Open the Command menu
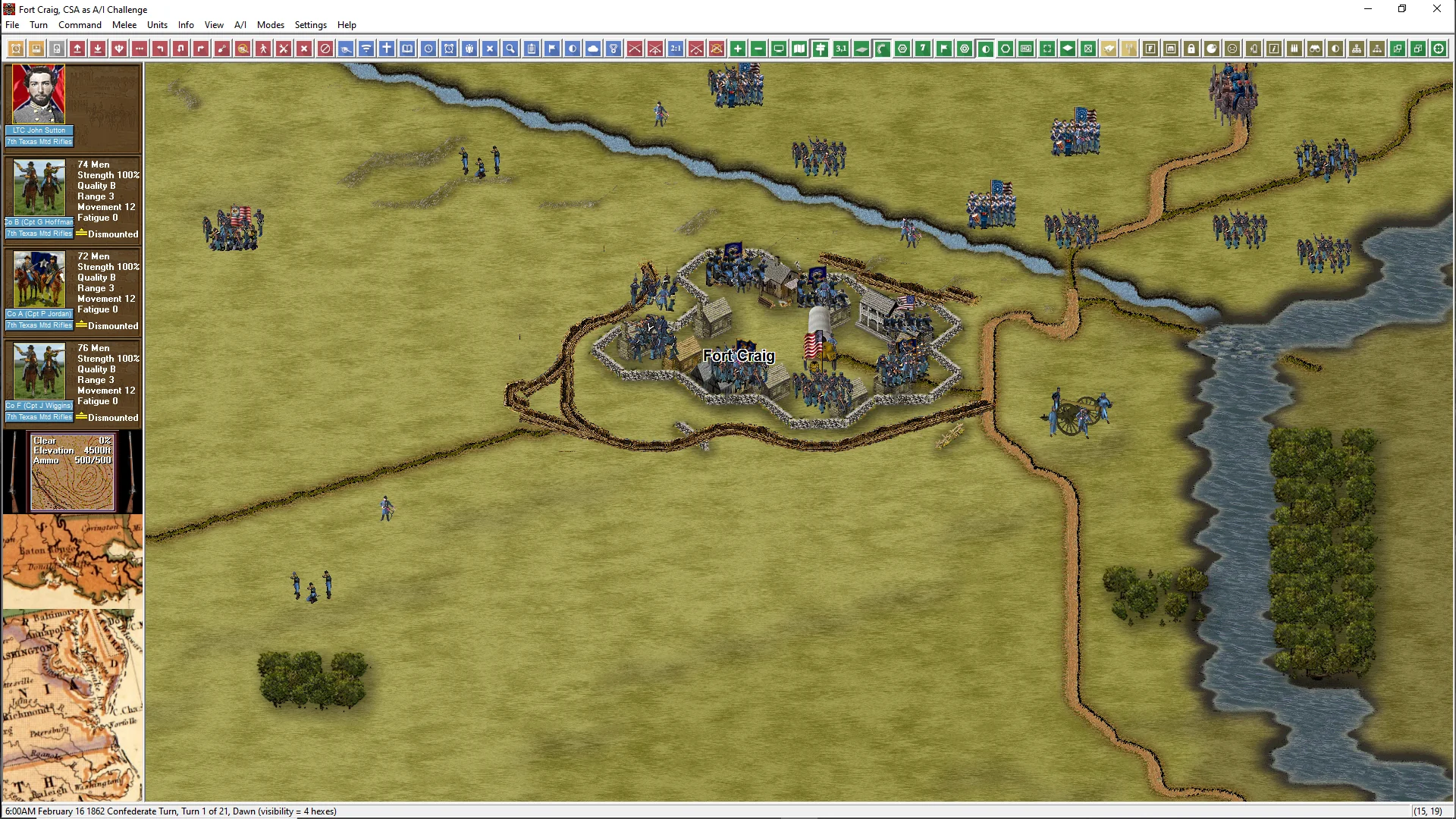 tap(80, 25)
